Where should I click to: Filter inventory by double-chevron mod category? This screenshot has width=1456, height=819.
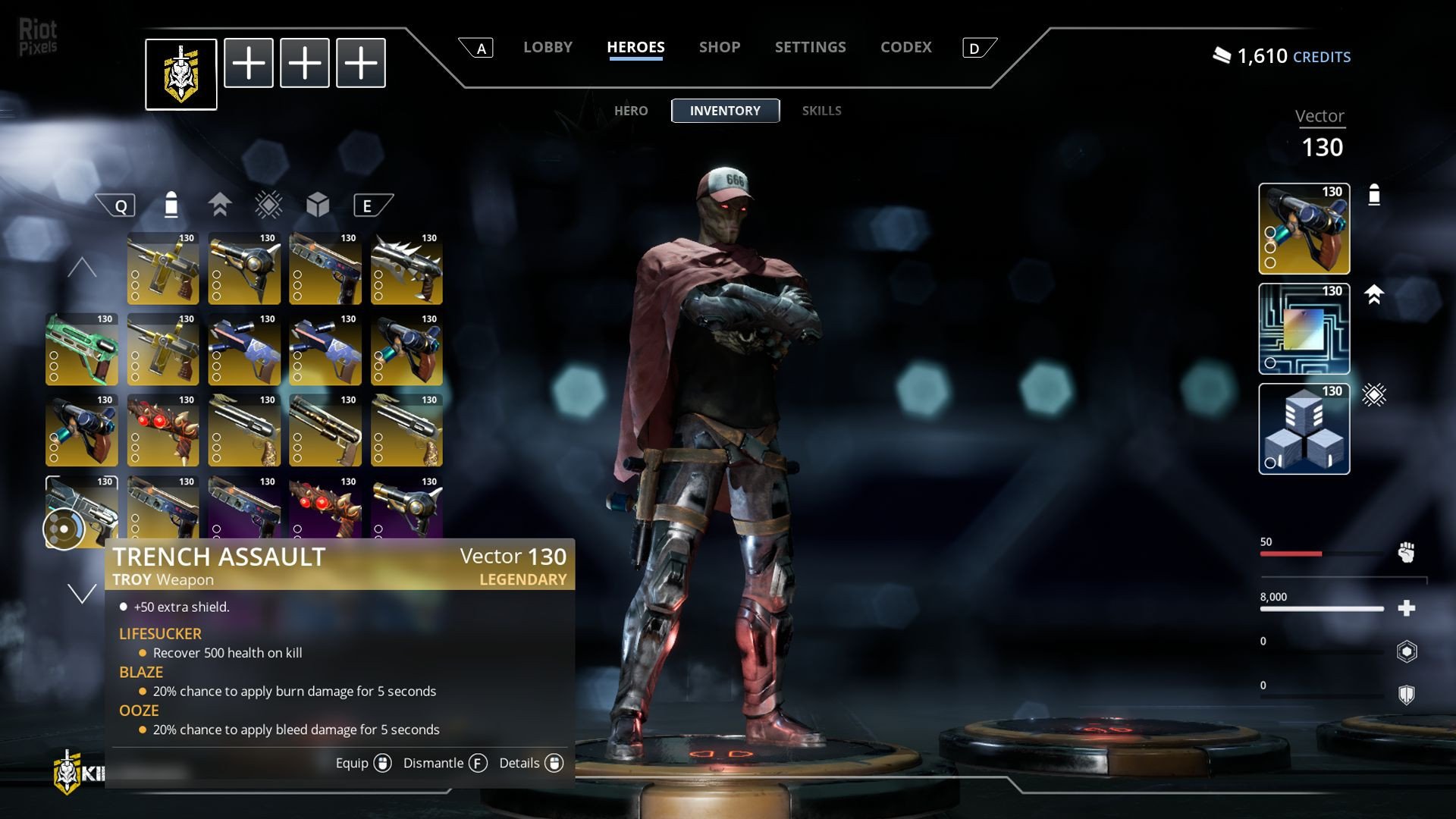coord(220,205)
